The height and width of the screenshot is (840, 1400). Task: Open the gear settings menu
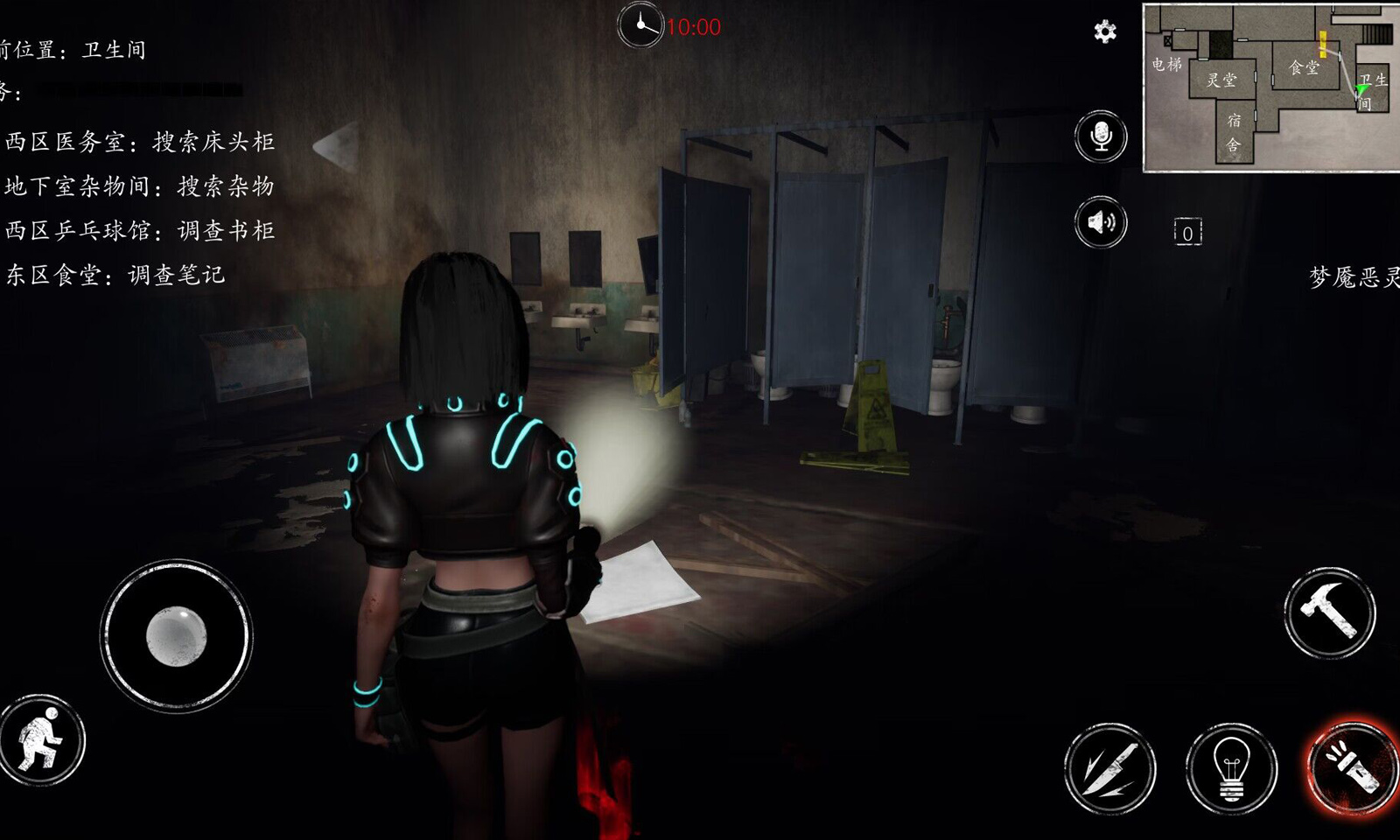pyautogui.click(x=1105, y=32)
